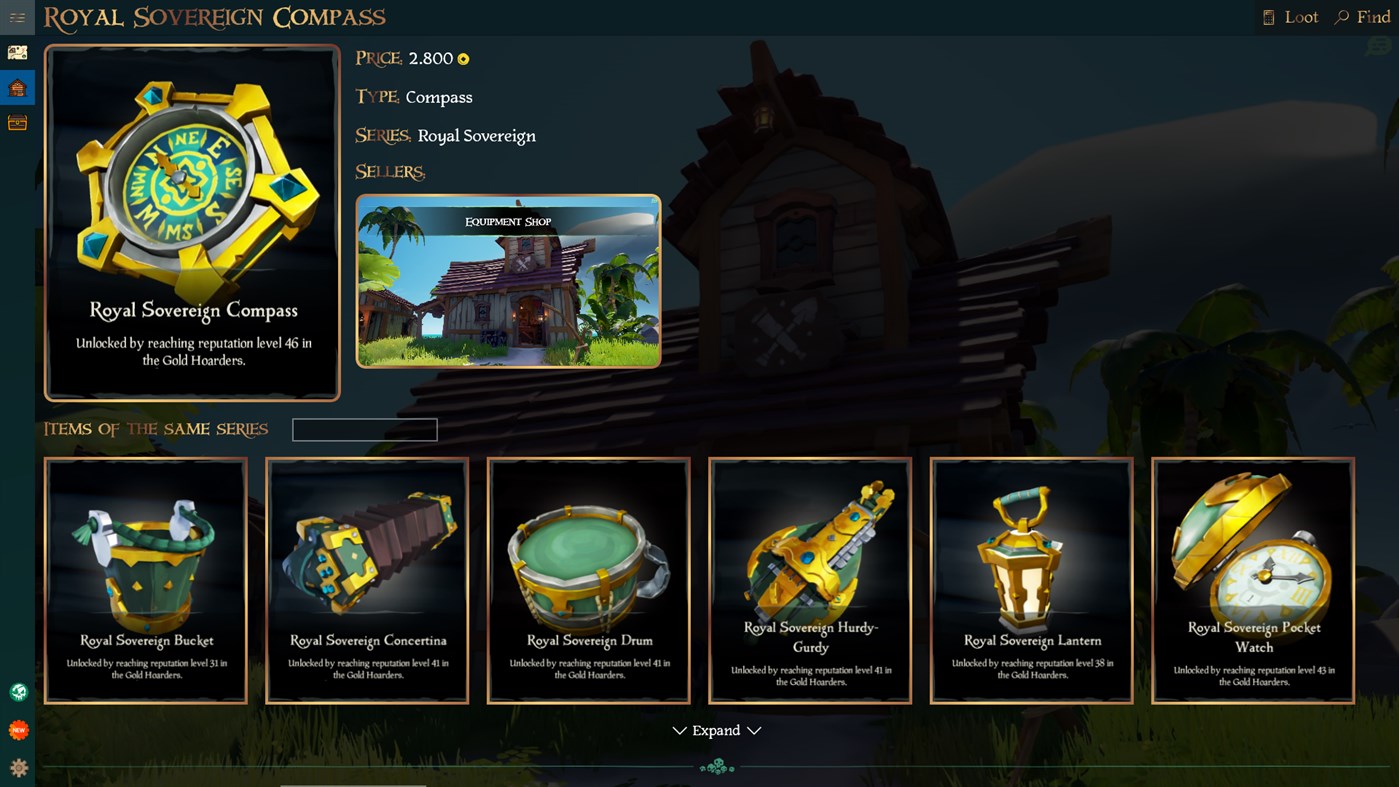The image size is (1399, 787).
Task: Open the settings gear icon
Action: click(x=17, y=766)
